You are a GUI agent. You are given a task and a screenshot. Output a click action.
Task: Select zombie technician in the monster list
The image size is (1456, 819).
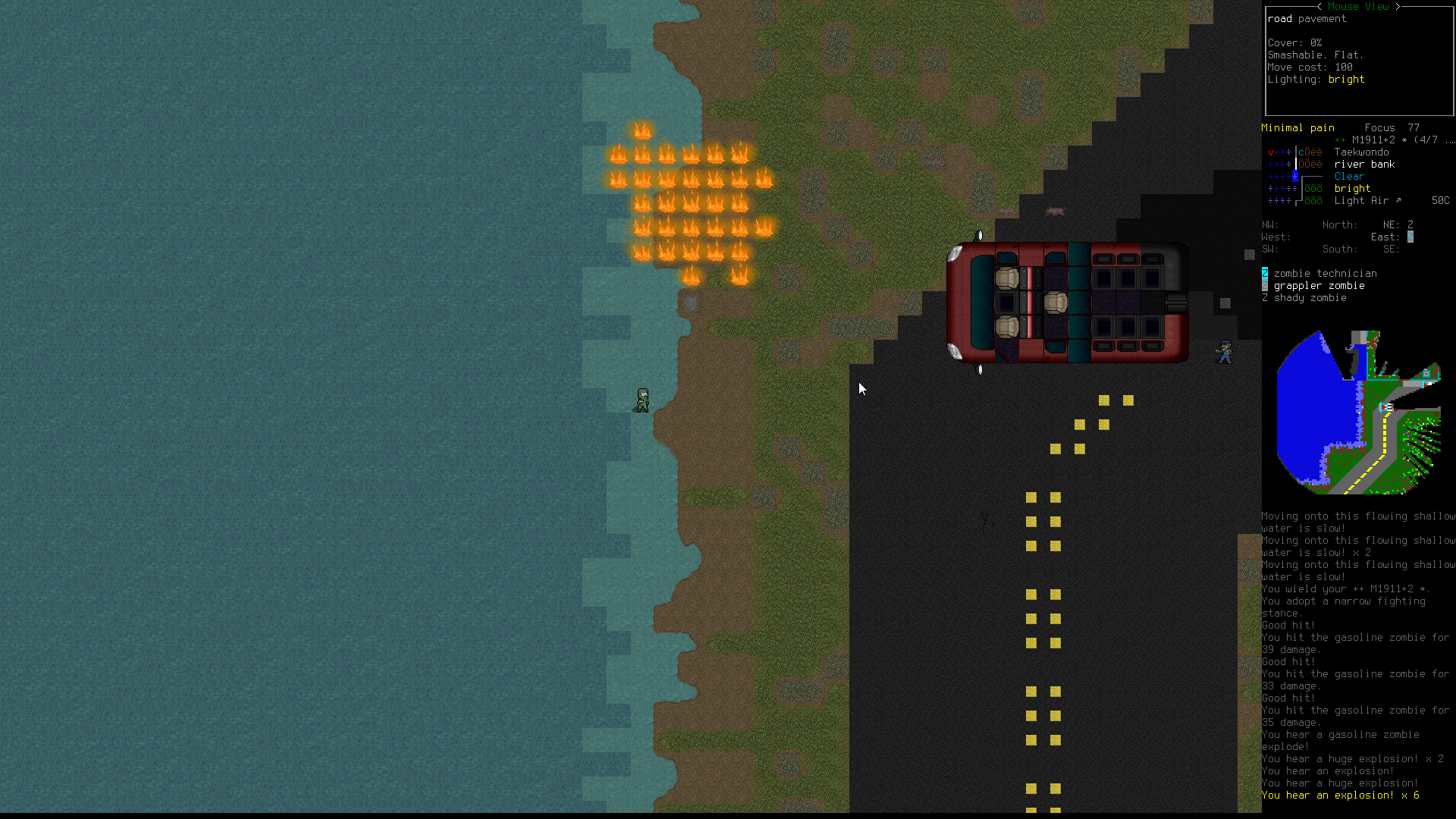point(1324,274)
